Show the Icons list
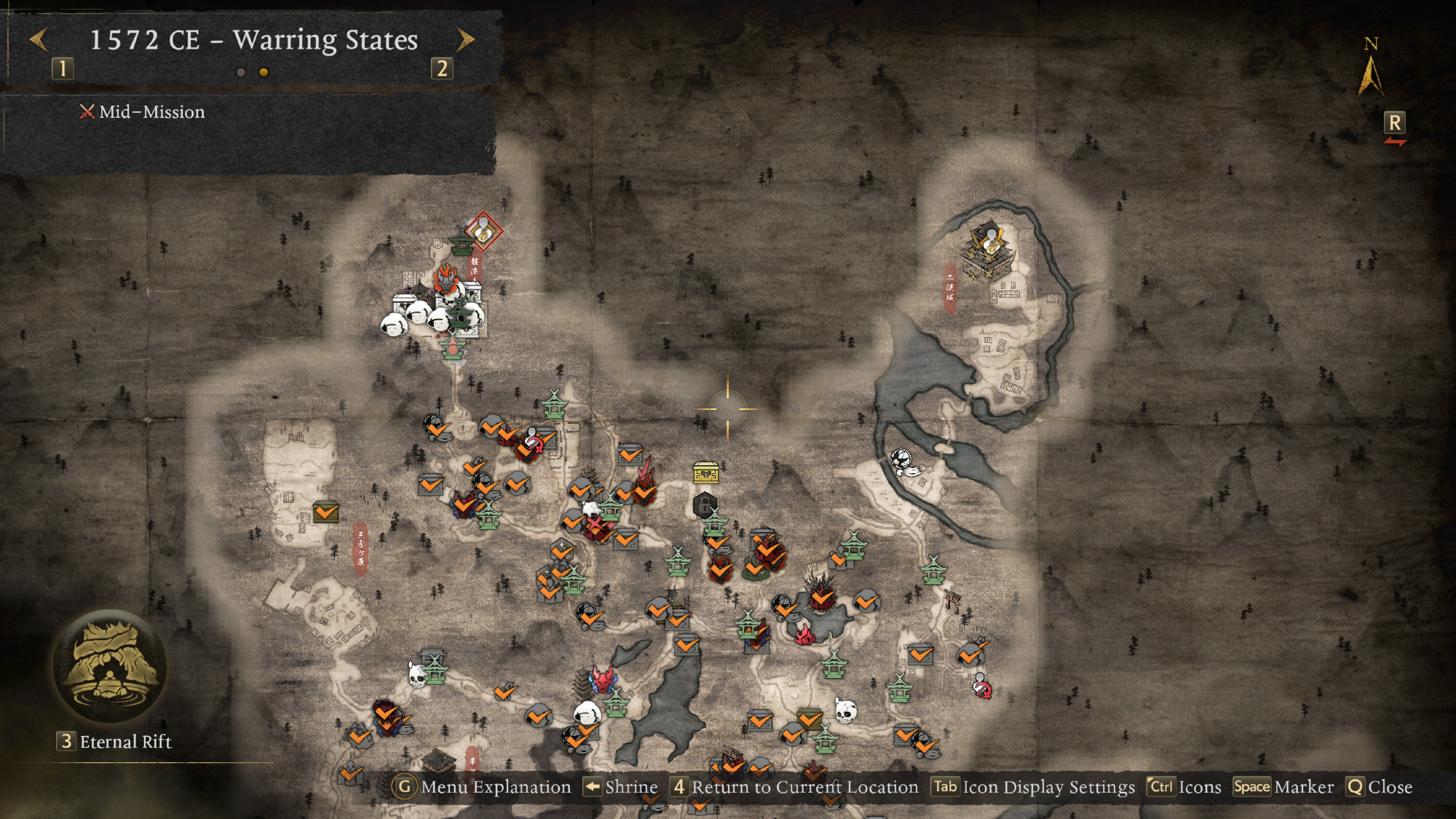Image resolution: width=1456 pixels, height=819 pixels. point(1184,787)
